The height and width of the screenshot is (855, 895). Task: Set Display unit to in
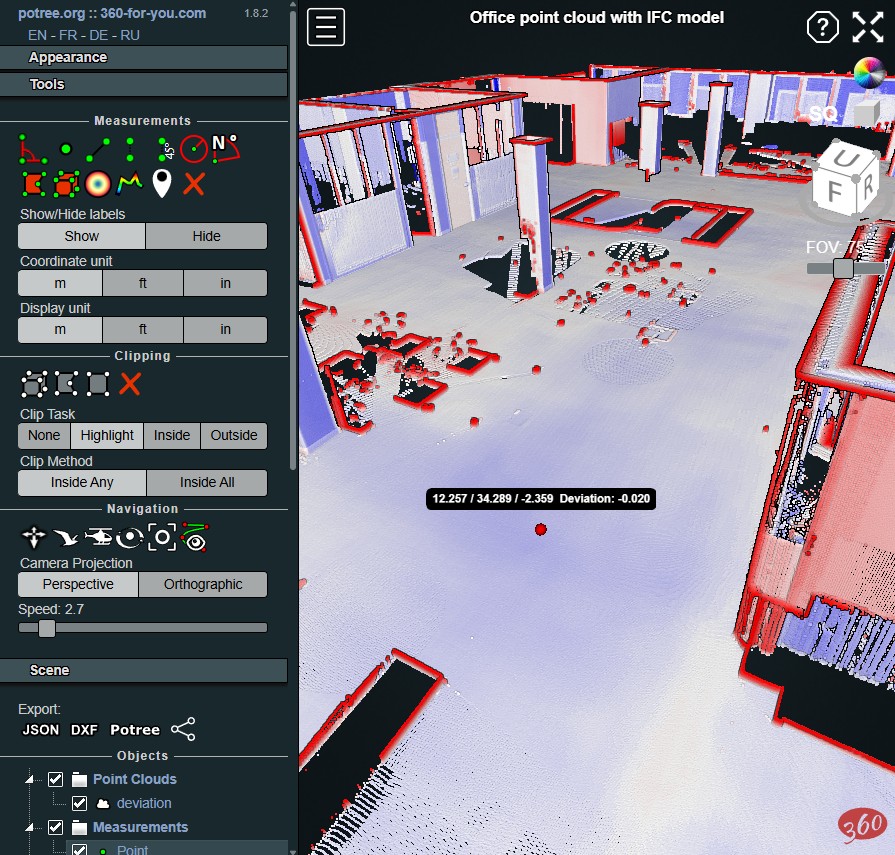pos(225,330)
